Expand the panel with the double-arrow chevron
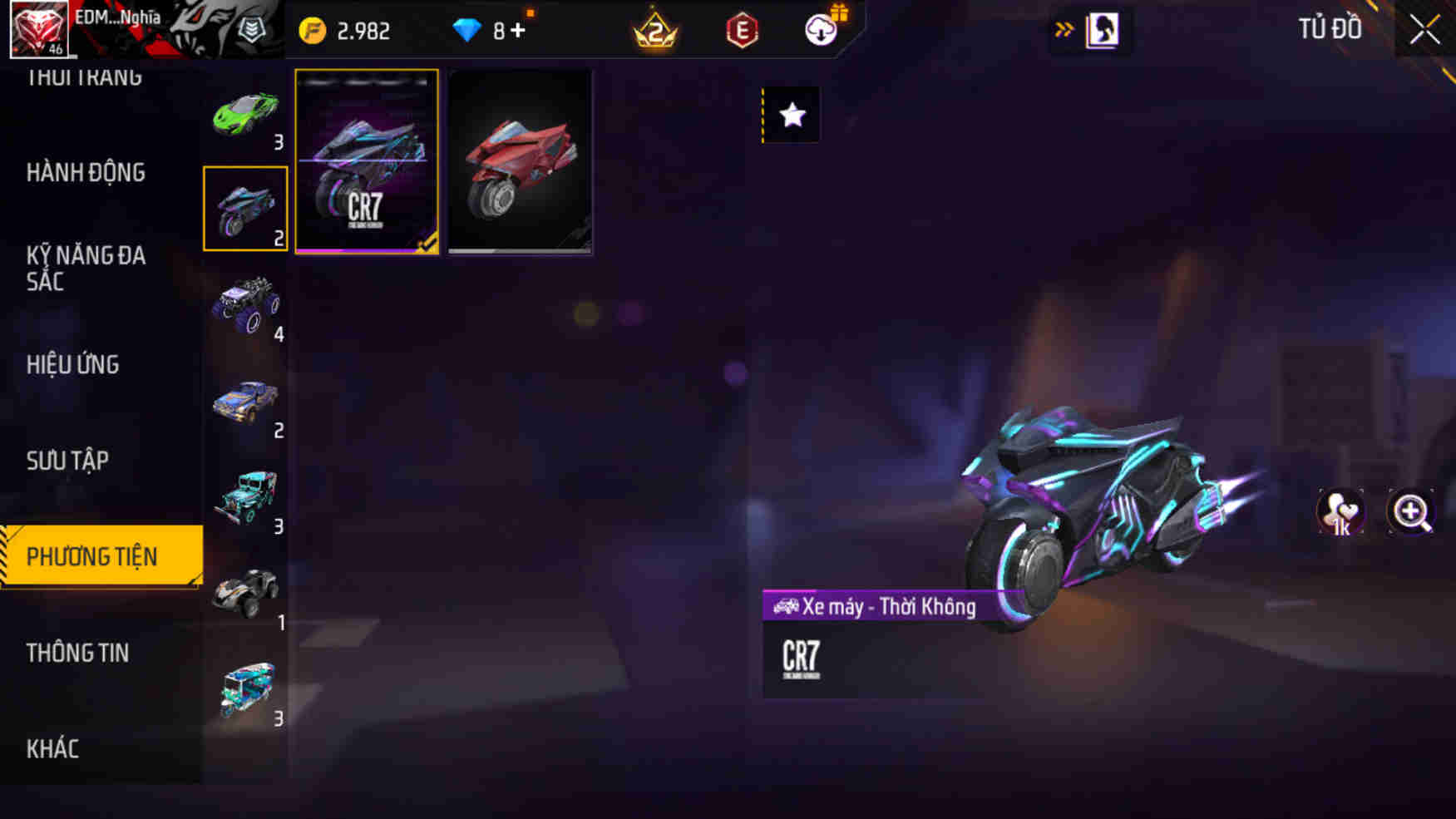The width and height of the screenshot is (1456, 819). 1064,26
